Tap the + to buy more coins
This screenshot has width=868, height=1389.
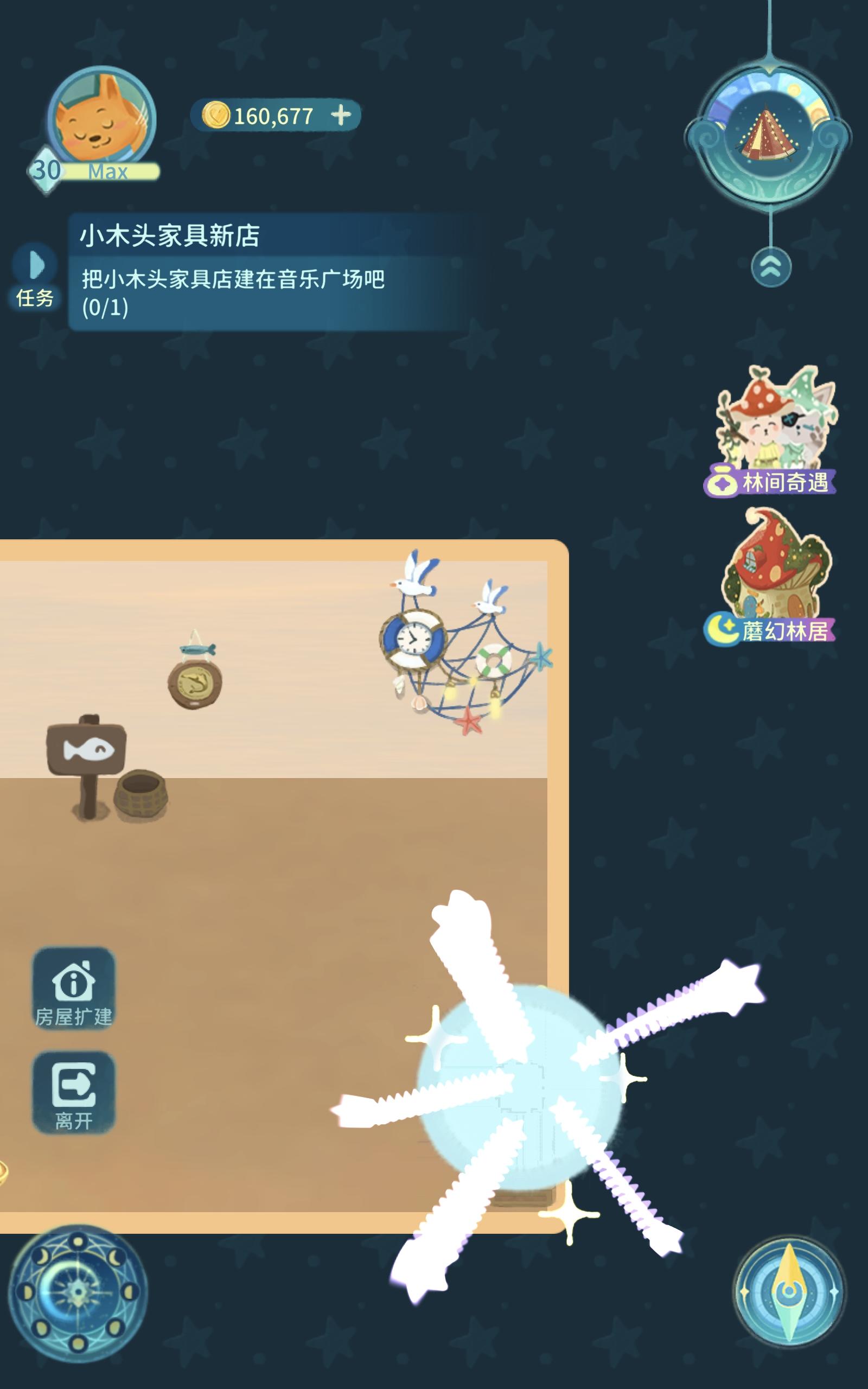(x=342, y=116)
